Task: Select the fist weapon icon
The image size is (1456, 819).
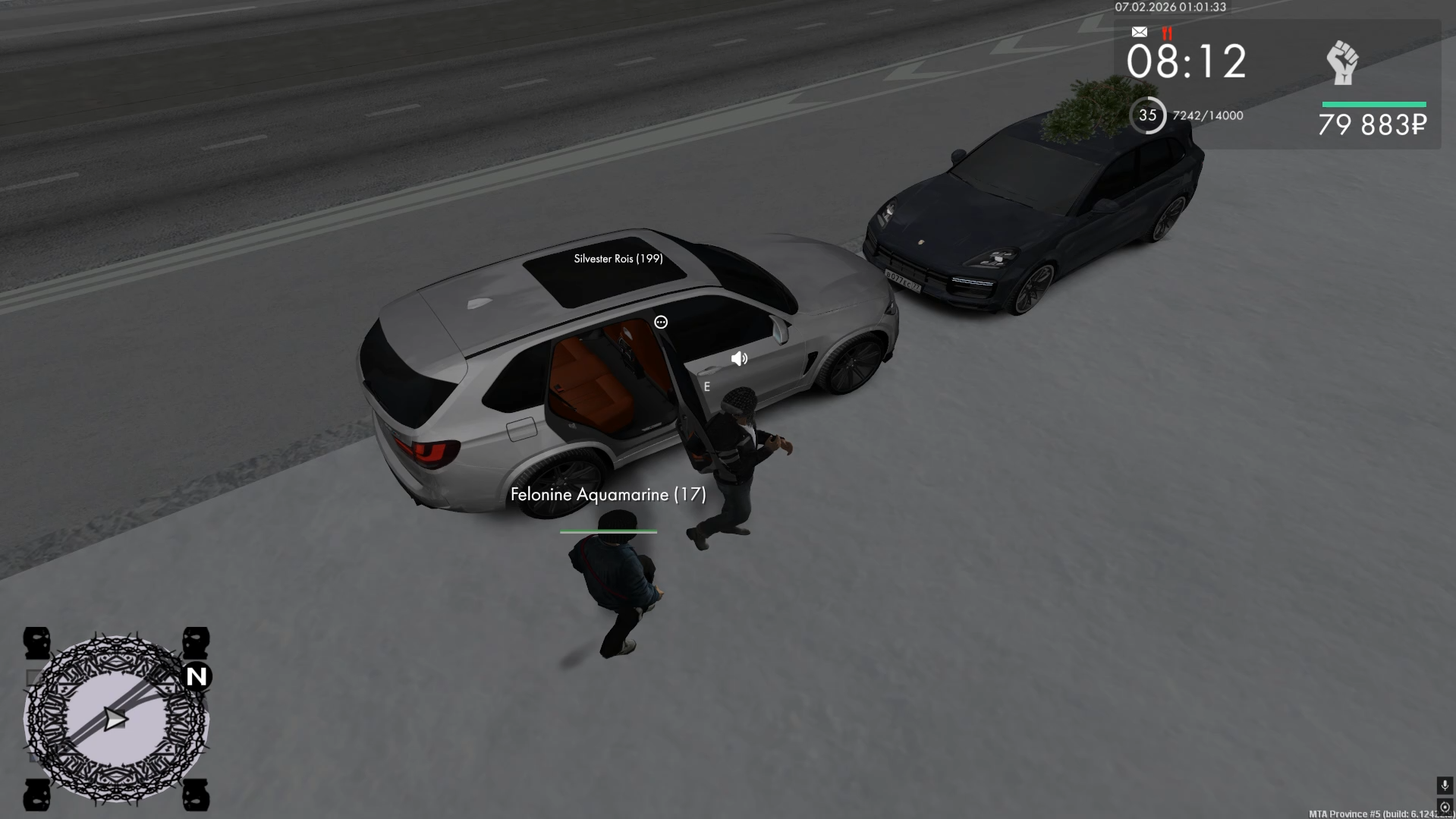Action: point(1342,62)
